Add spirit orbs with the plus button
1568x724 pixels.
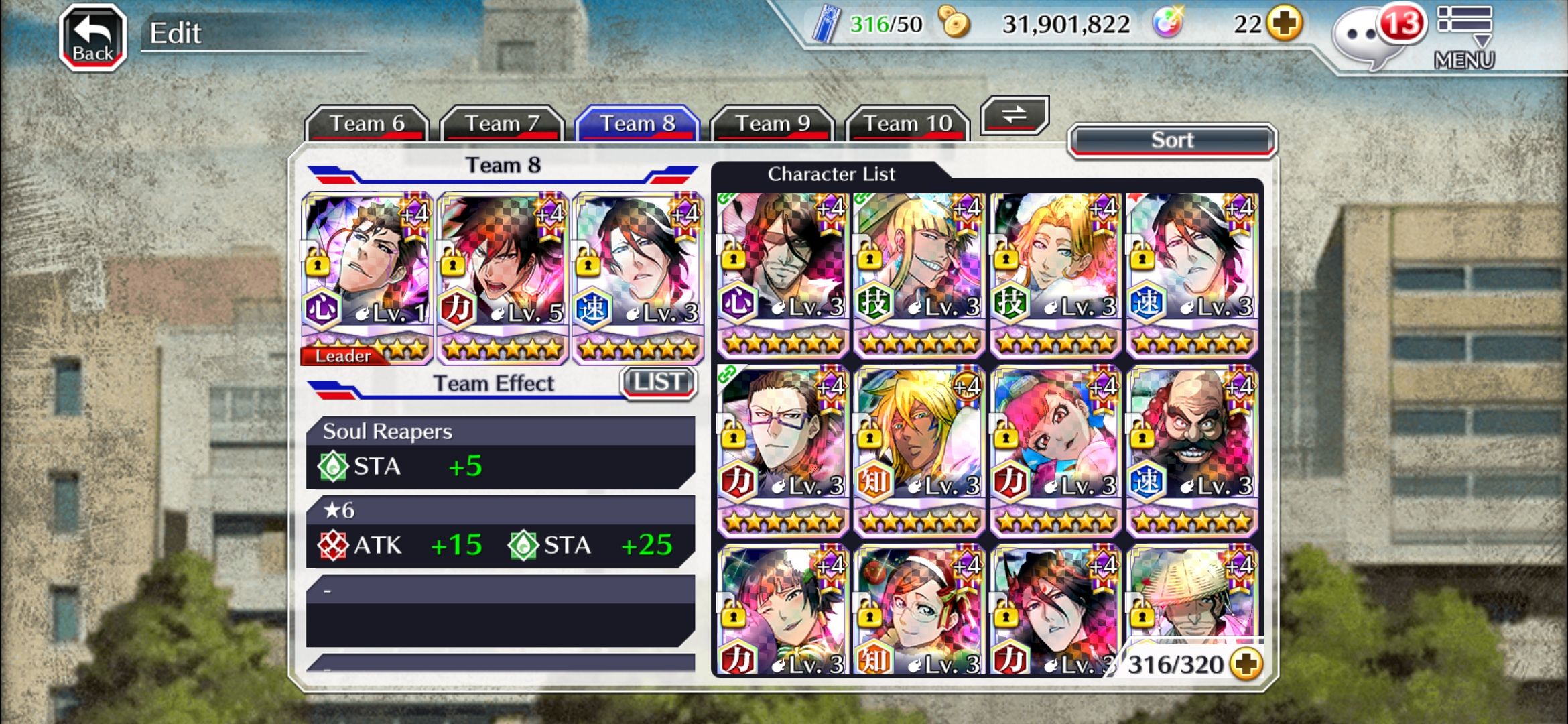[x=1285, y=24]
